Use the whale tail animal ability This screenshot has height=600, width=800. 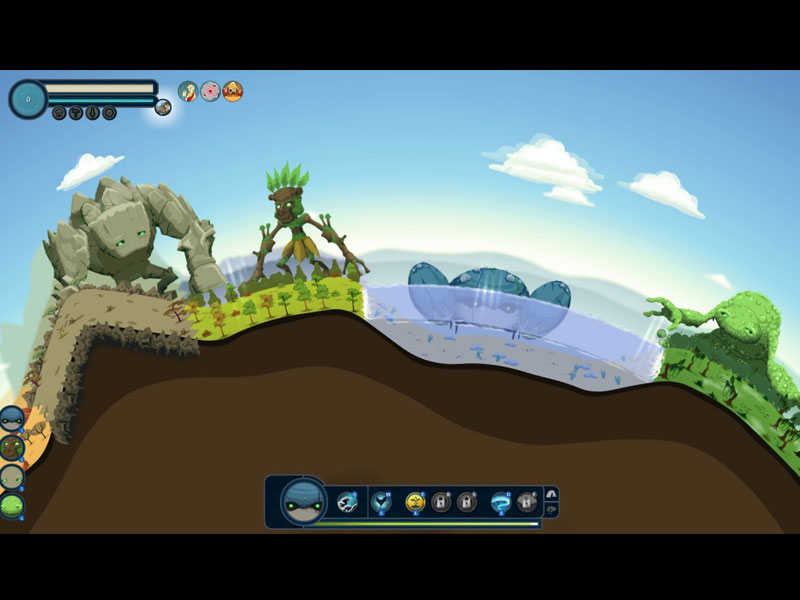point(381,501)
